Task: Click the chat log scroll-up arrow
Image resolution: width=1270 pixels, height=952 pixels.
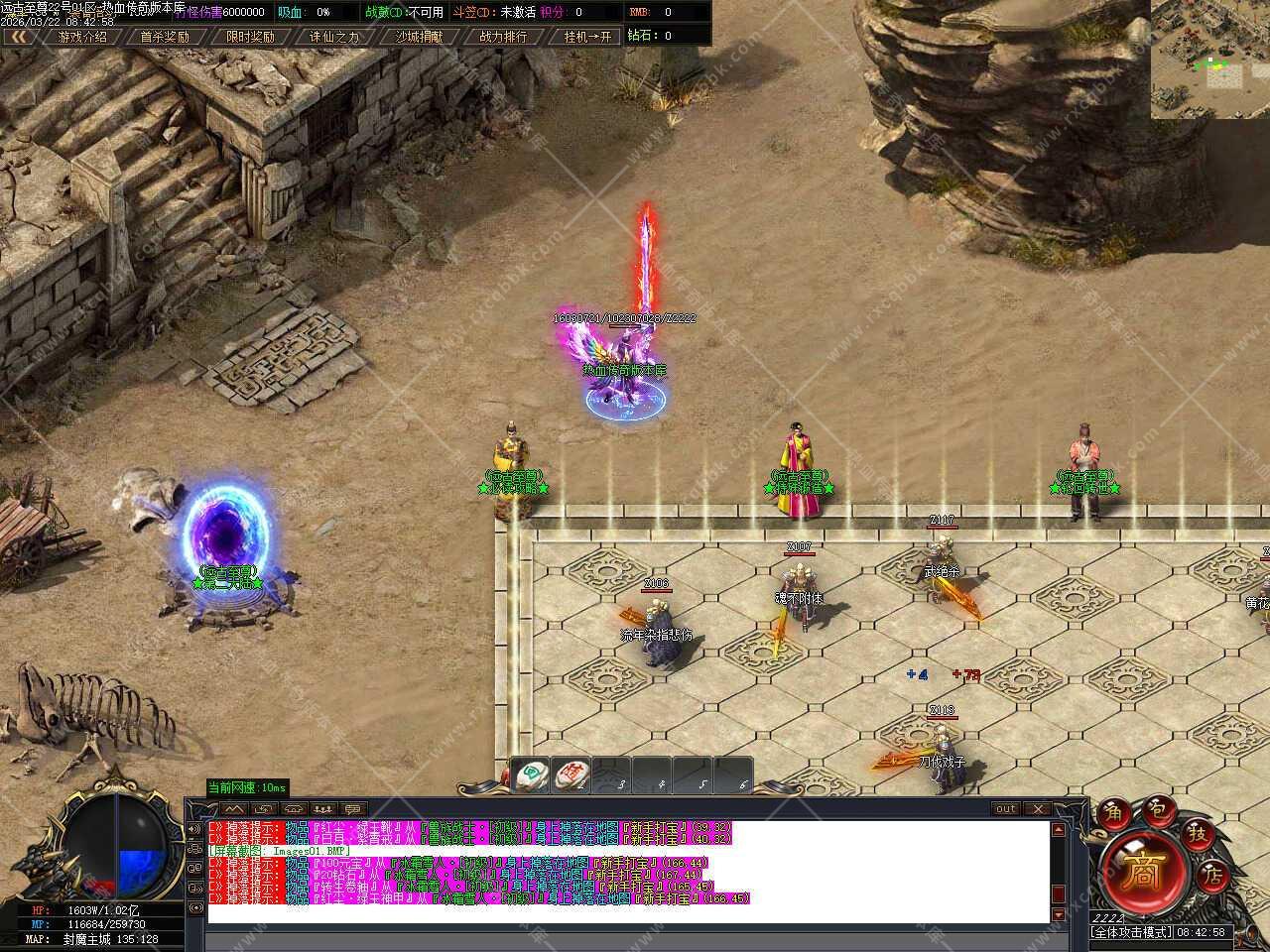Action: tap(1059, 829)
